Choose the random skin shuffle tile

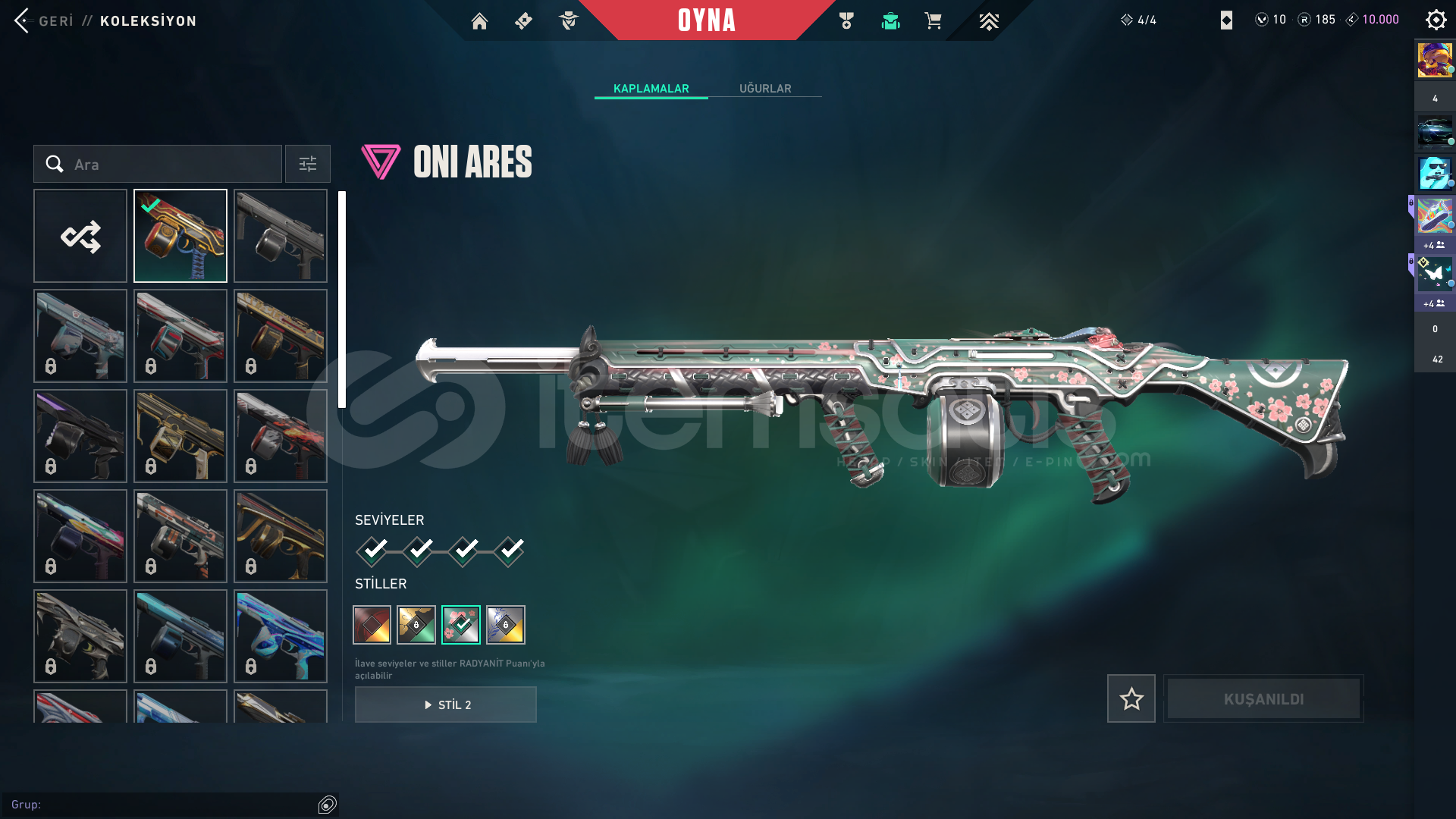80,236
